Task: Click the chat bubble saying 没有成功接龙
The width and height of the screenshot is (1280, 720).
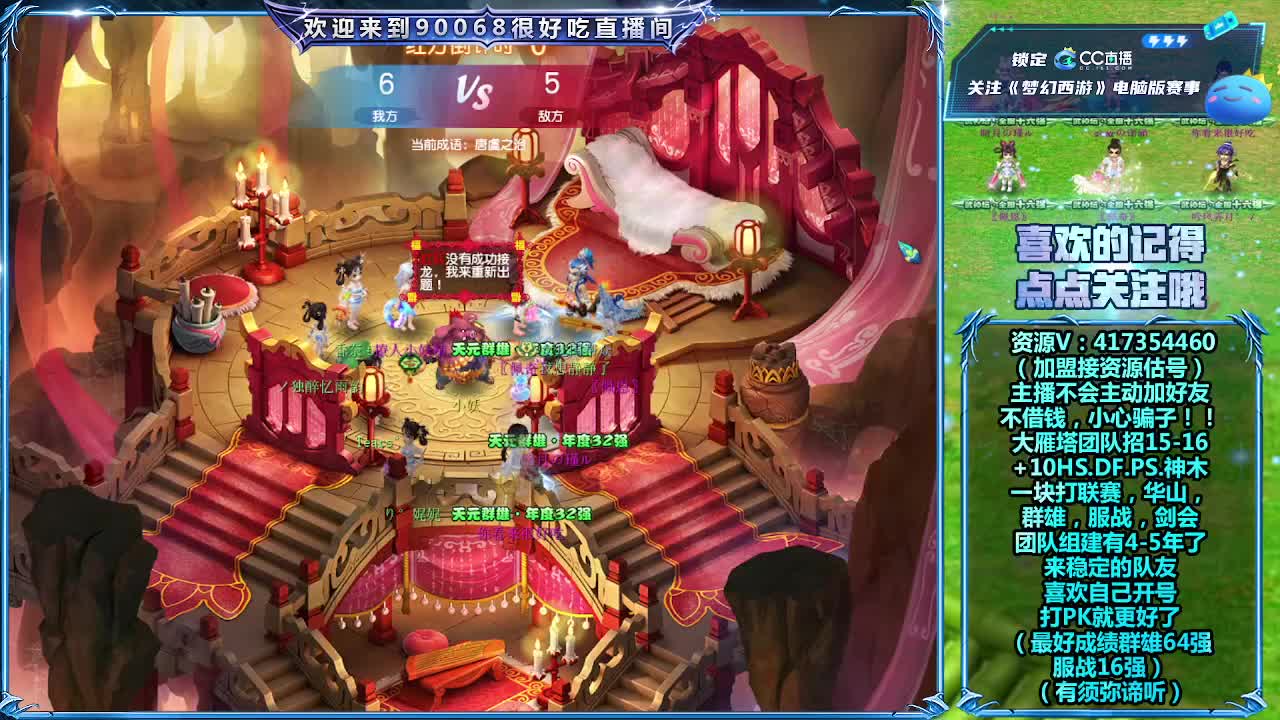Action: click(466, 270)
